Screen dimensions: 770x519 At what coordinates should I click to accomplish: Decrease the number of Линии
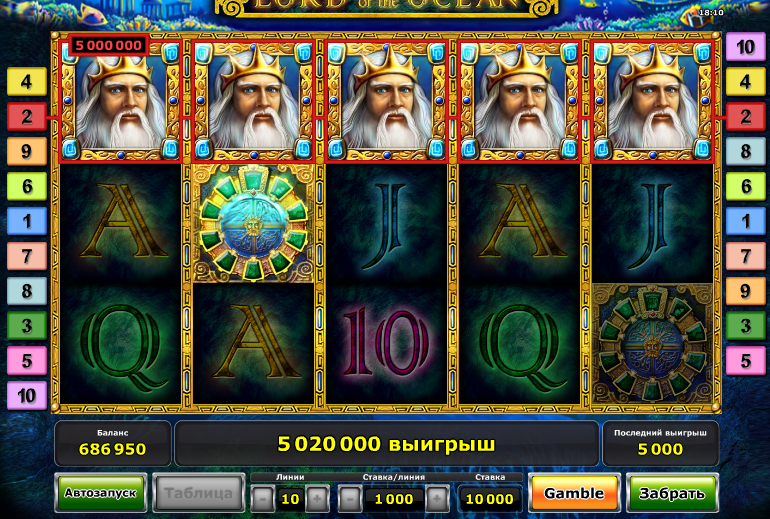coord(262,498)
